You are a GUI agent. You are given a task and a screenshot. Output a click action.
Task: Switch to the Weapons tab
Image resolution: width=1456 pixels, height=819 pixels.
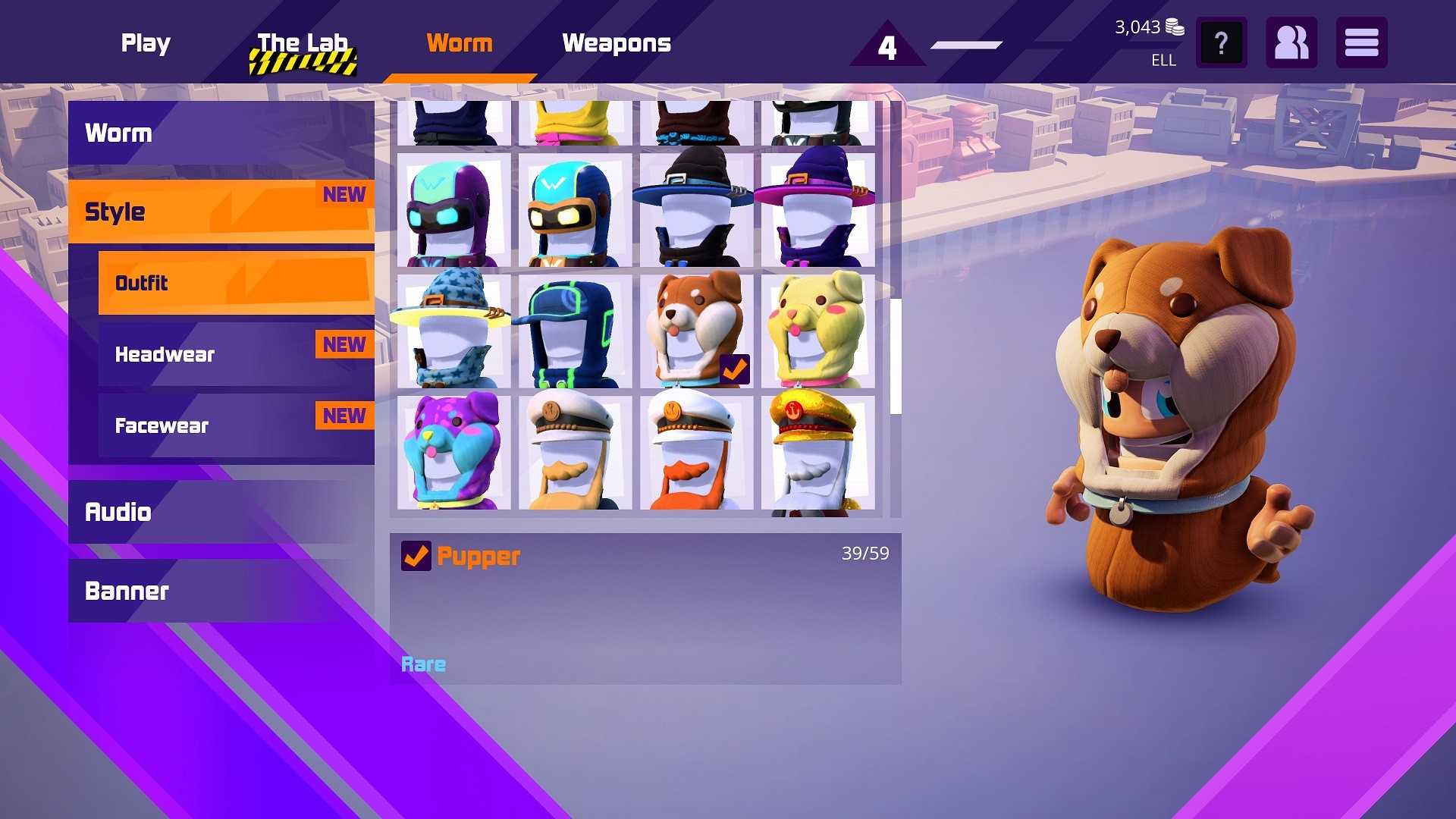coord(617,43)
